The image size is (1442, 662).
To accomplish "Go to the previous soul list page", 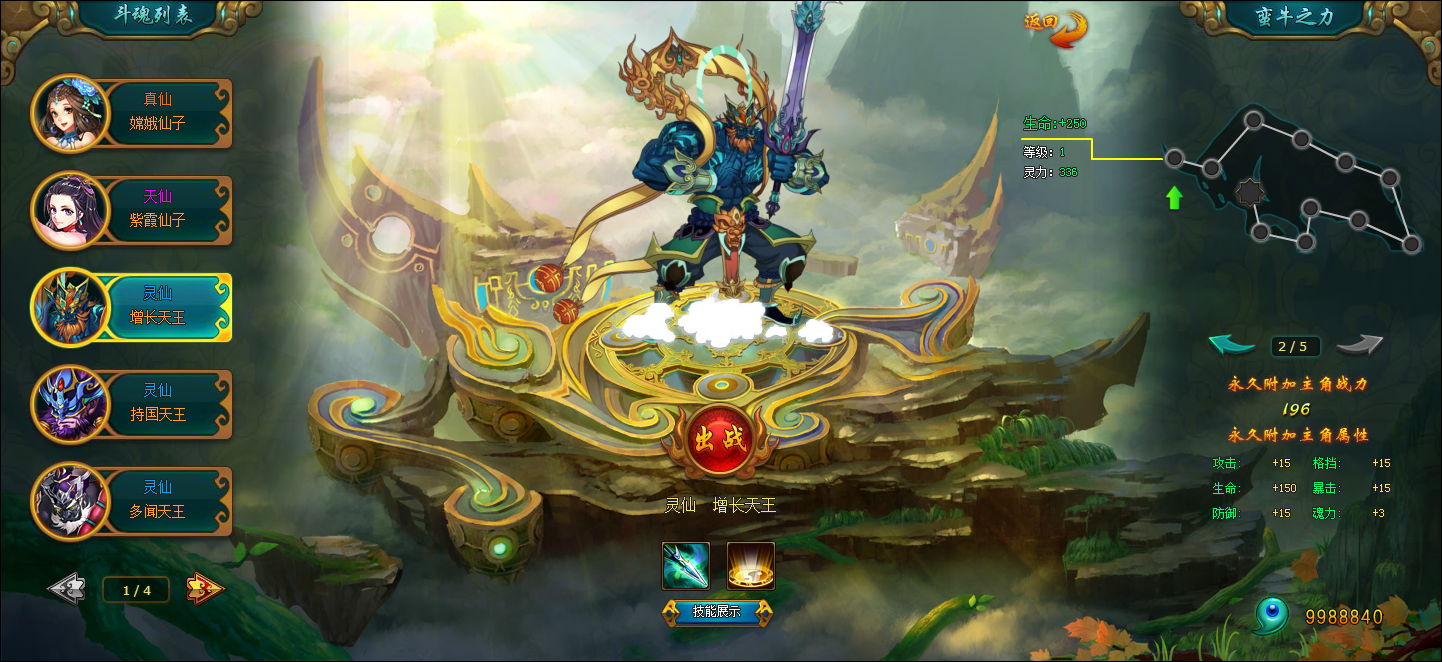I will point(67,589).
